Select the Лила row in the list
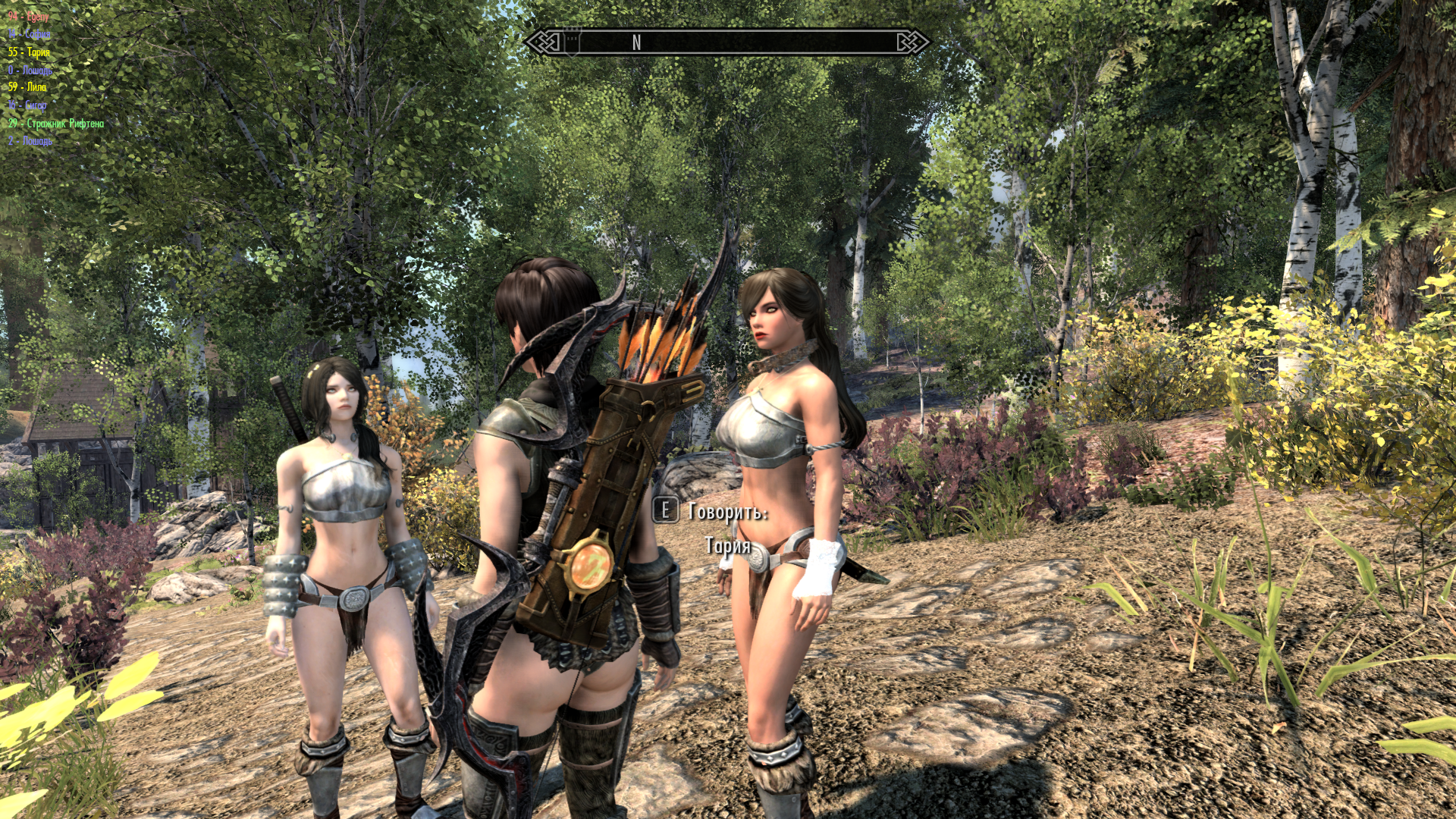 [28, 87]
